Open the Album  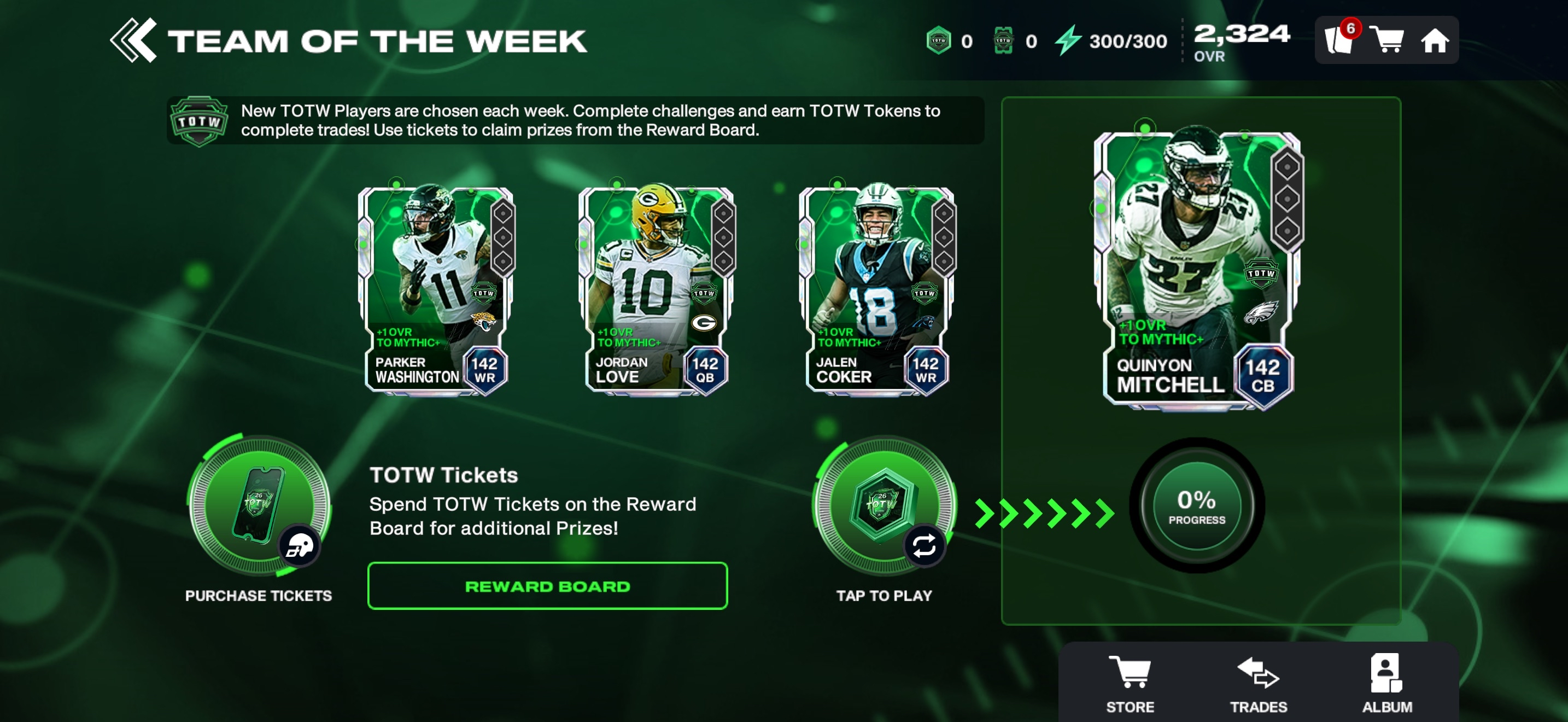[1386, 683]
